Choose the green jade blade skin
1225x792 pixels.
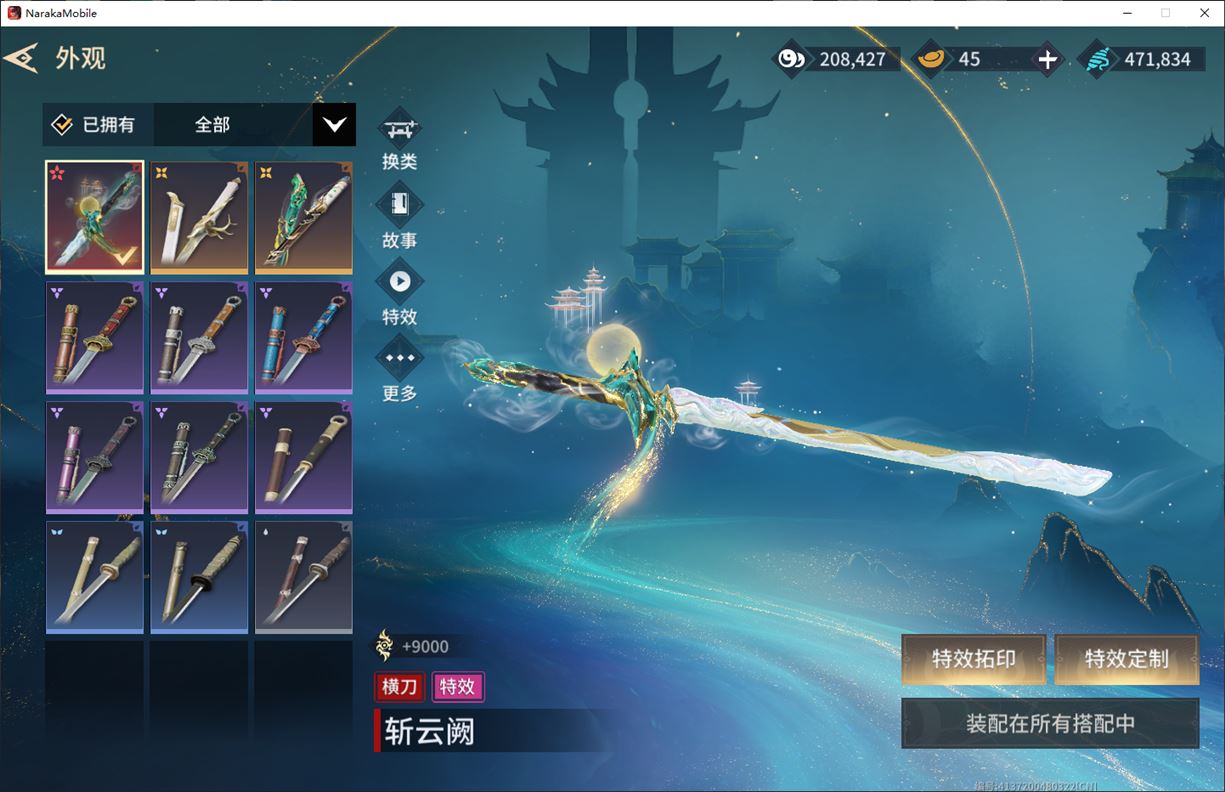pyautogui.click(x=303, y=217)
